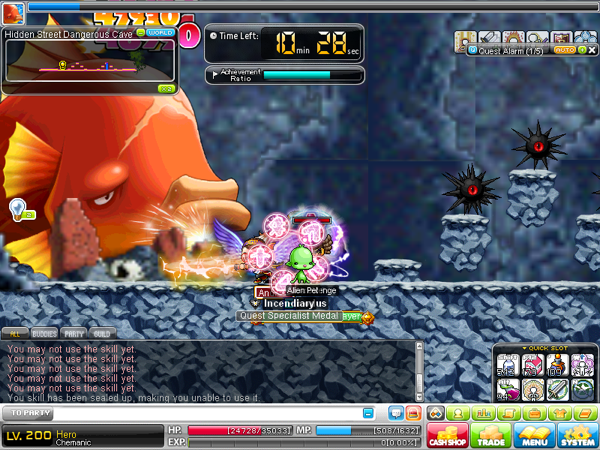Click the Hidden Street Dangerous Cave minimap

[88, 66]
